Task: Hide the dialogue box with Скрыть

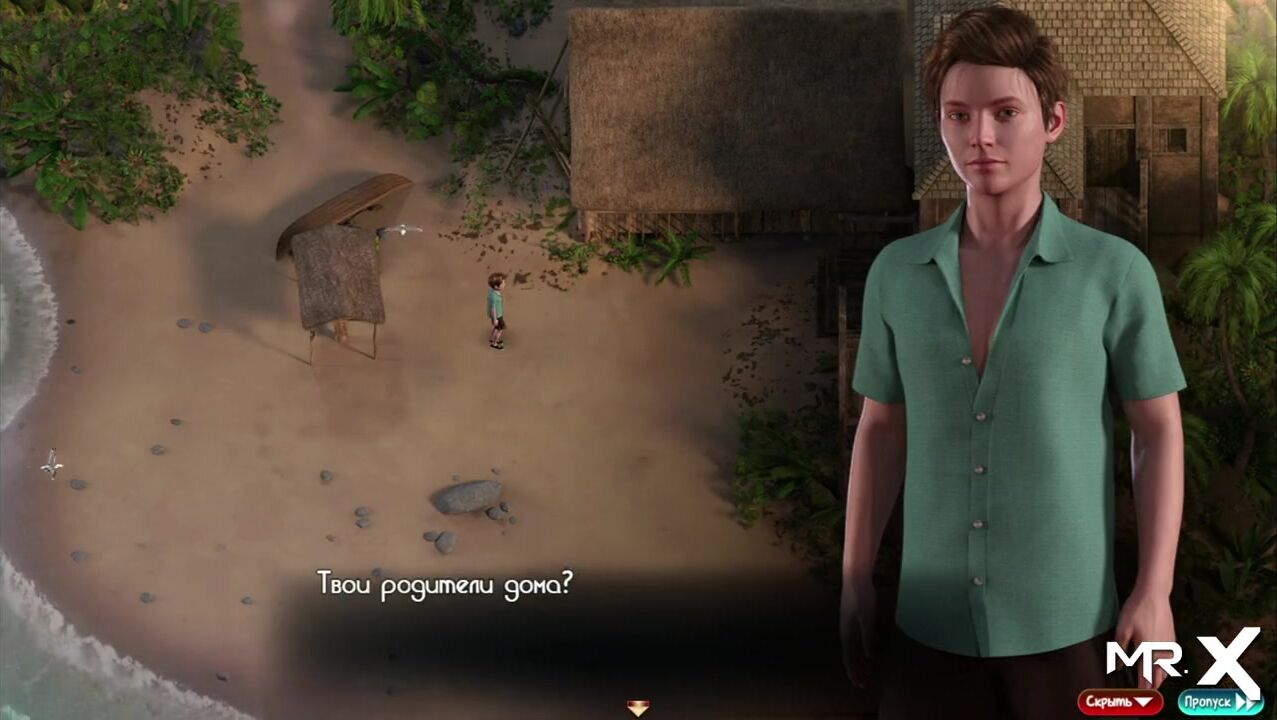Action: tap(1119, 702)
